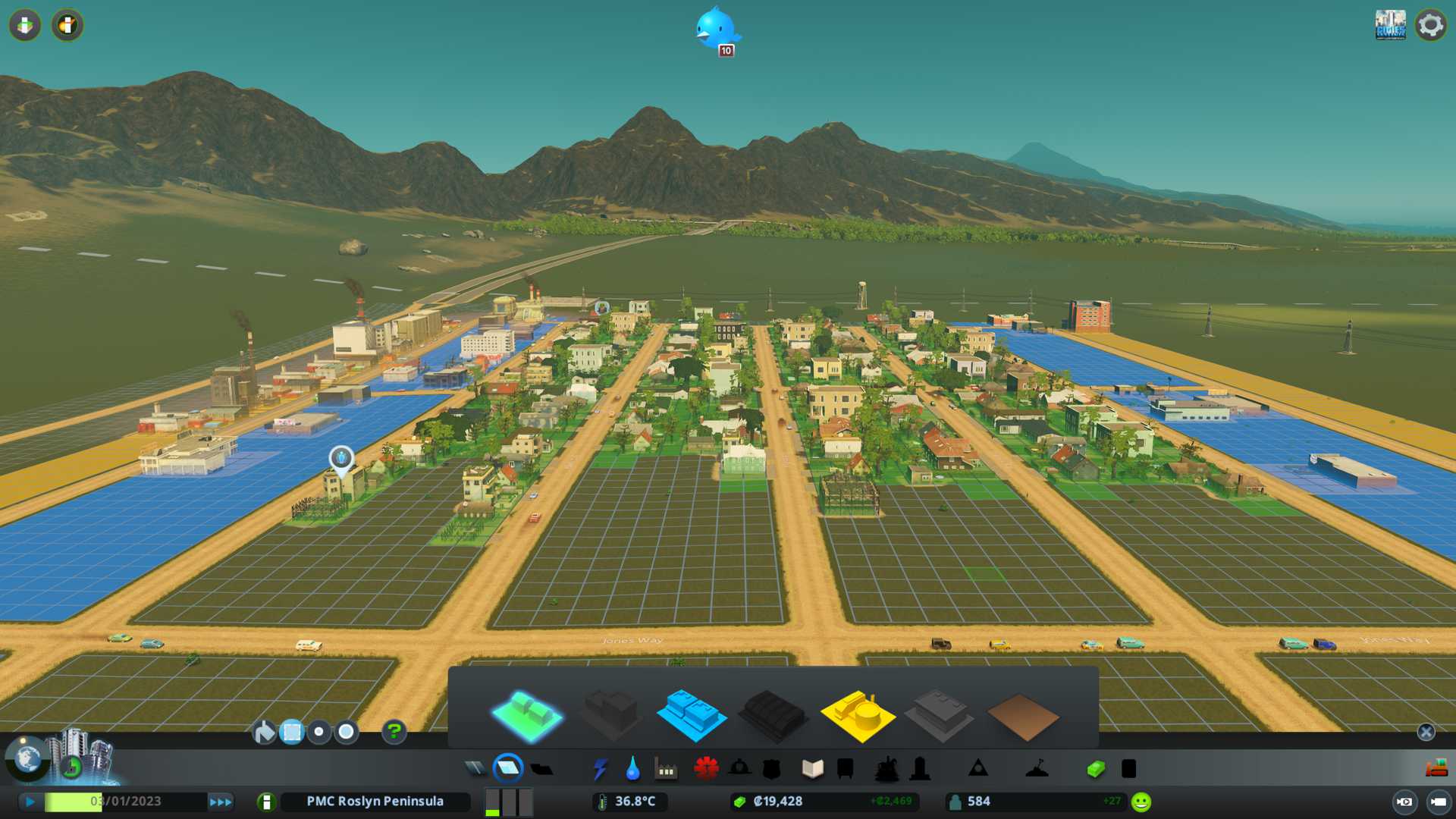Toggle the play/pause simulation button
The height and width of the screenshot is (819, 1456).
click(x=30, y=802)
